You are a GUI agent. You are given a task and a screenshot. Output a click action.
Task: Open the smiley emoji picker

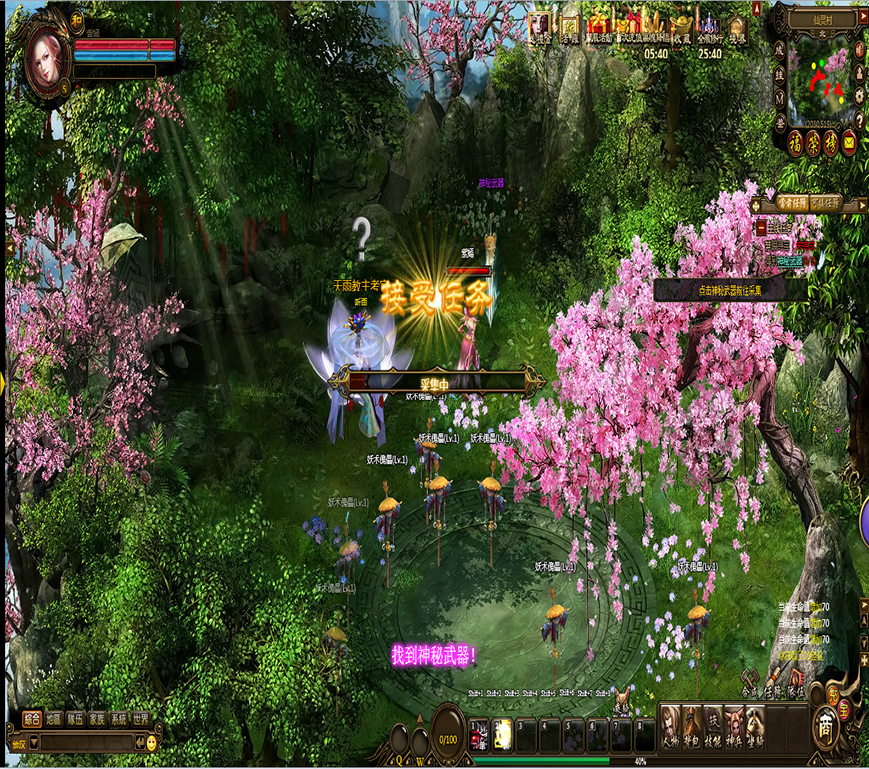(152, 743)
